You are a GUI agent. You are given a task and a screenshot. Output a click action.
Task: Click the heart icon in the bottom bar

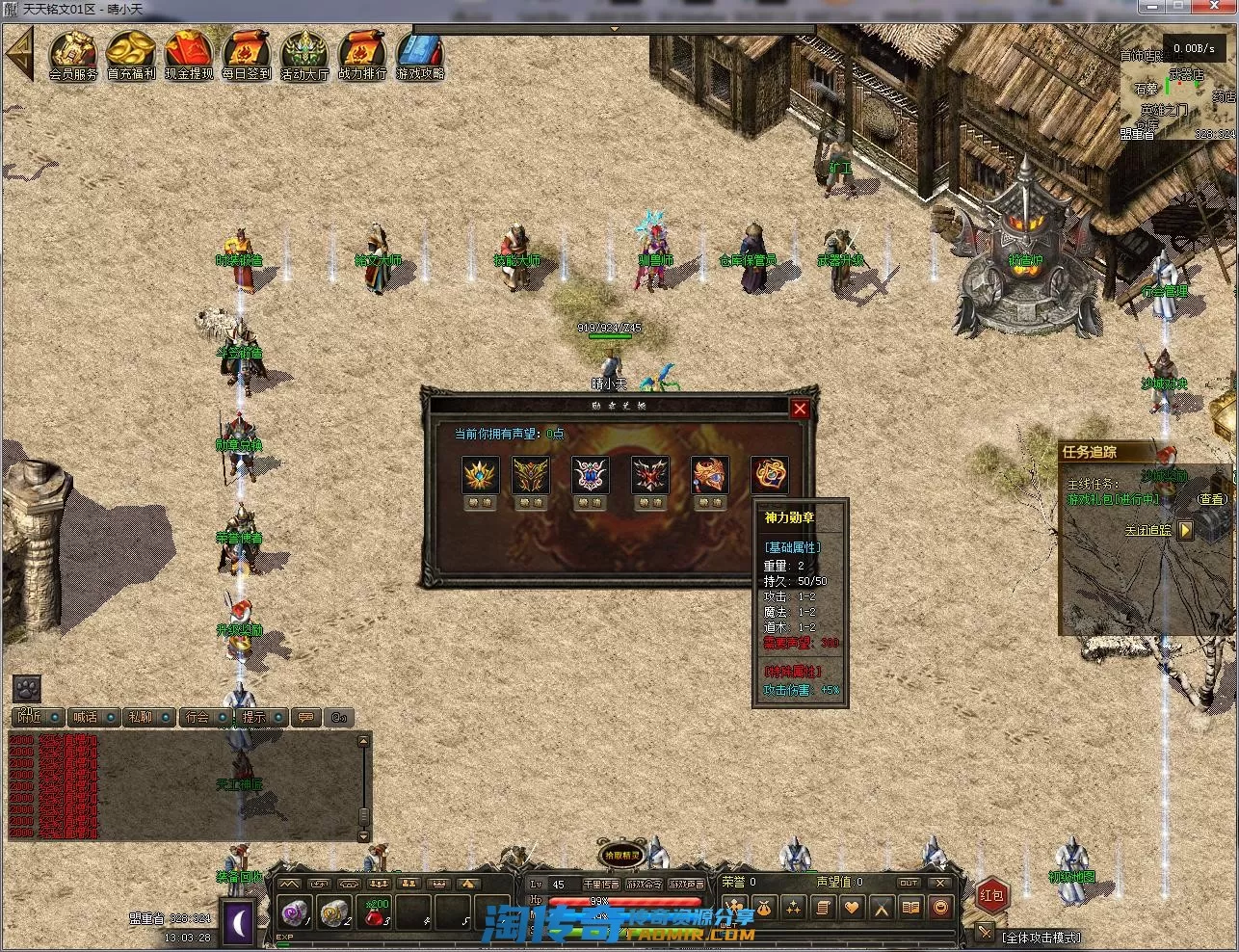coord(852,907)
